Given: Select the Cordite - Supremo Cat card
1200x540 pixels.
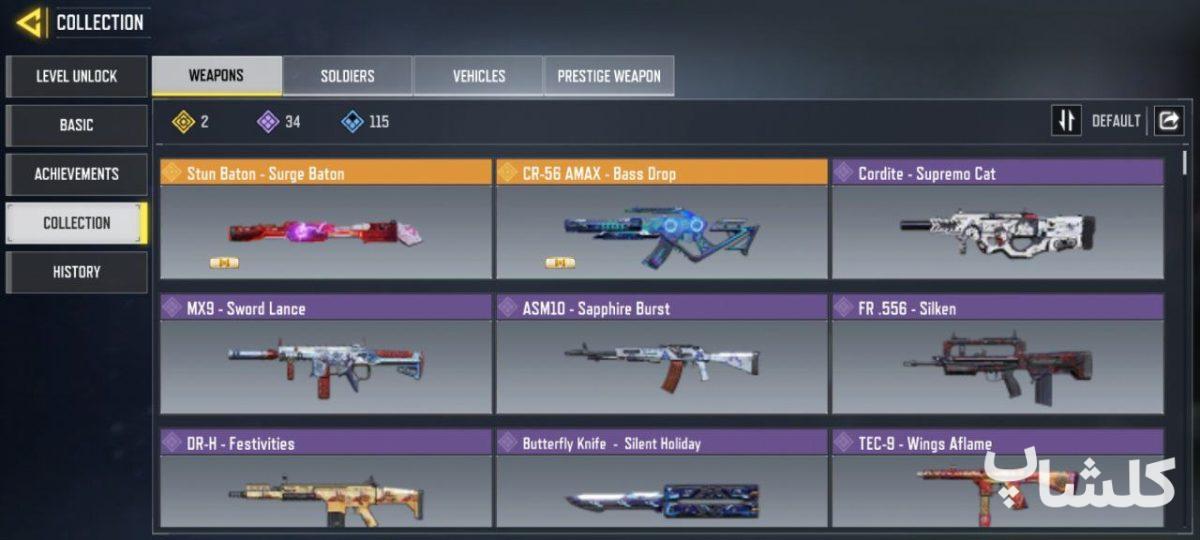Looking at the screenshot, I should [x=997, y=219].
